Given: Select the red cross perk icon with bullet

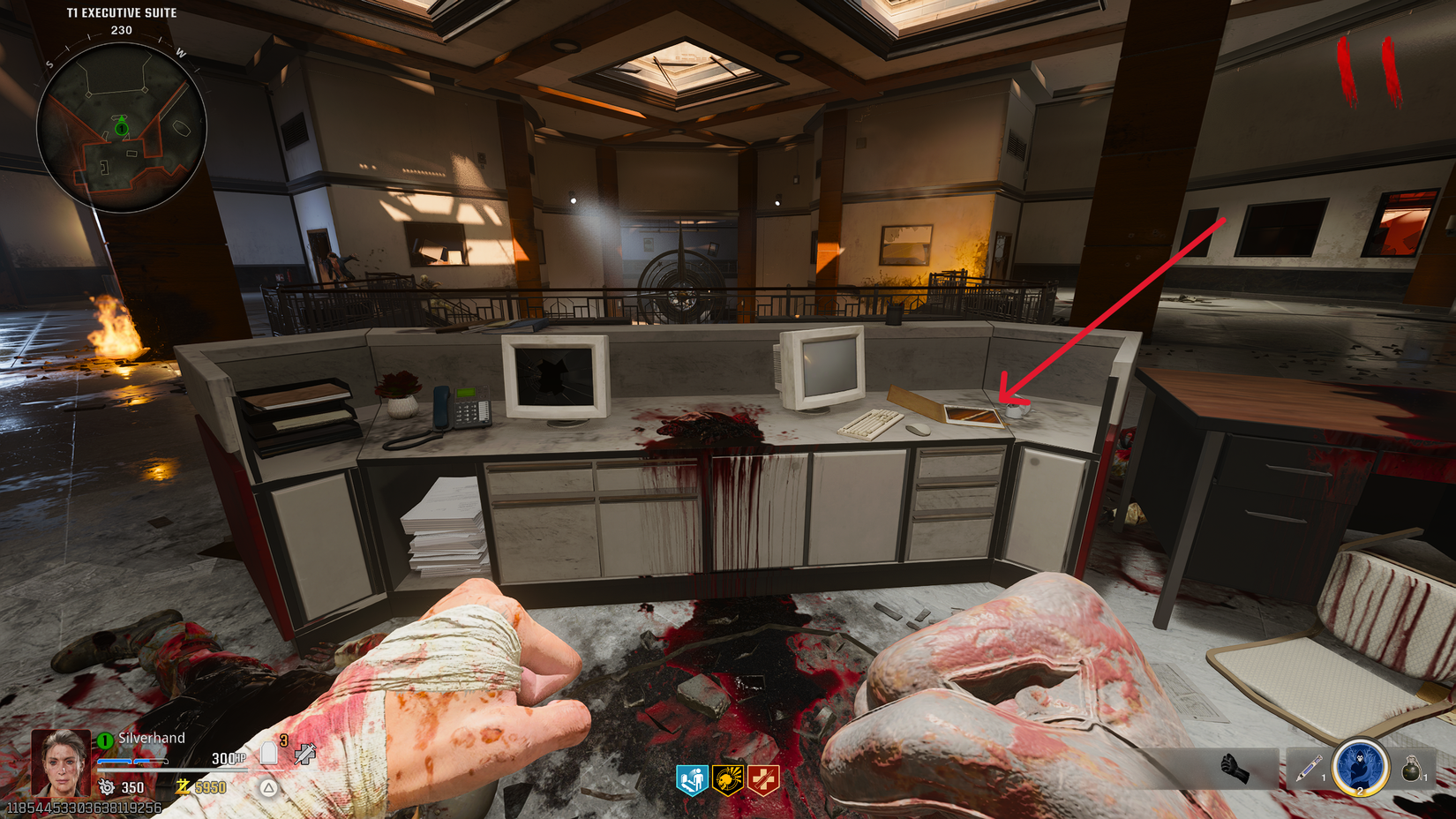Looking at the screenshot, I should point(762,778).
